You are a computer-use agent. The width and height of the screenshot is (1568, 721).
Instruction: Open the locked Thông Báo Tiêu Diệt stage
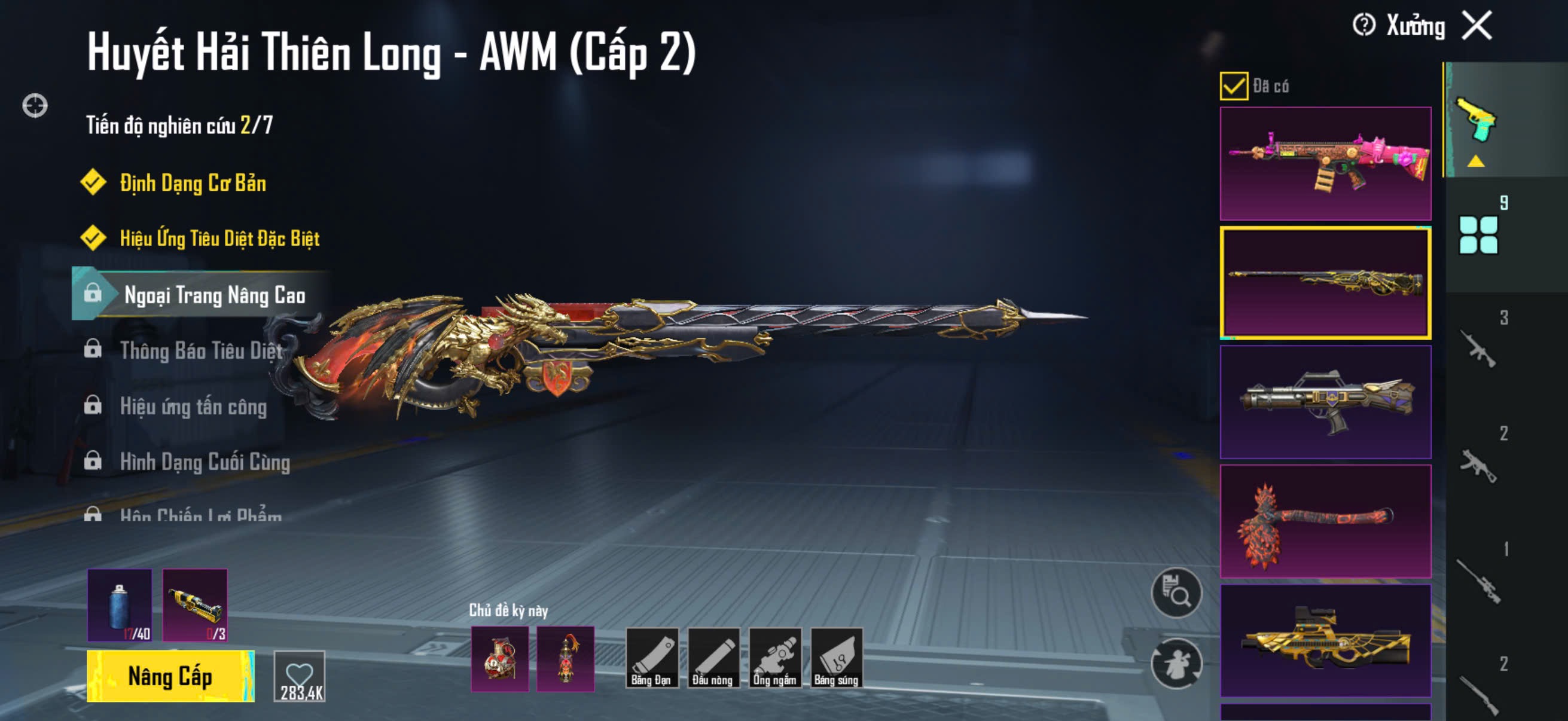click(x=201, y=350)
